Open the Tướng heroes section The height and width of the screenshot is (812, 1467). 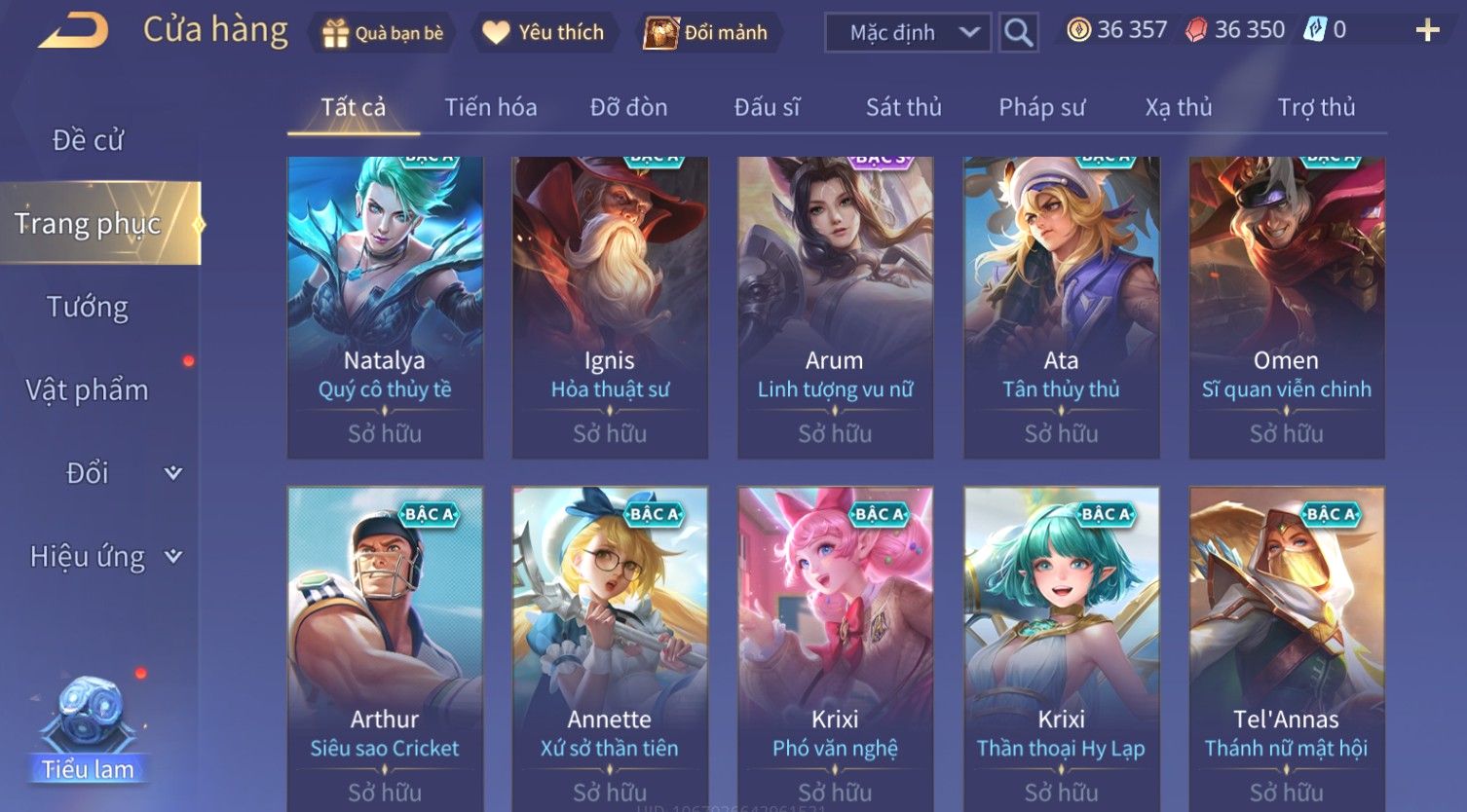88,308
